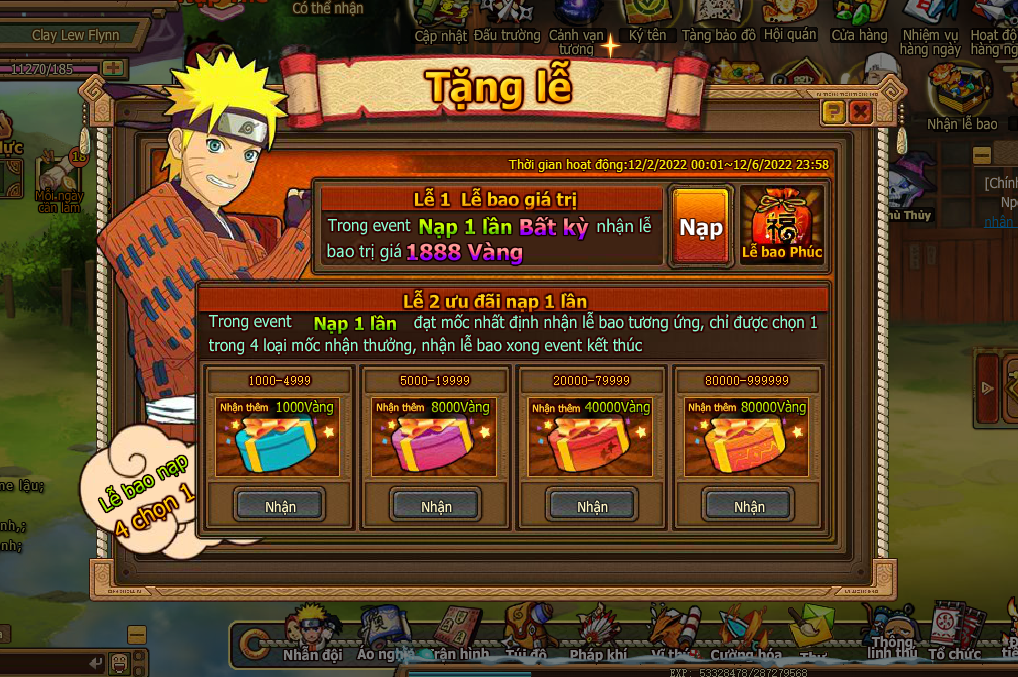Close the Tặng lễ event window

(859, 112)
